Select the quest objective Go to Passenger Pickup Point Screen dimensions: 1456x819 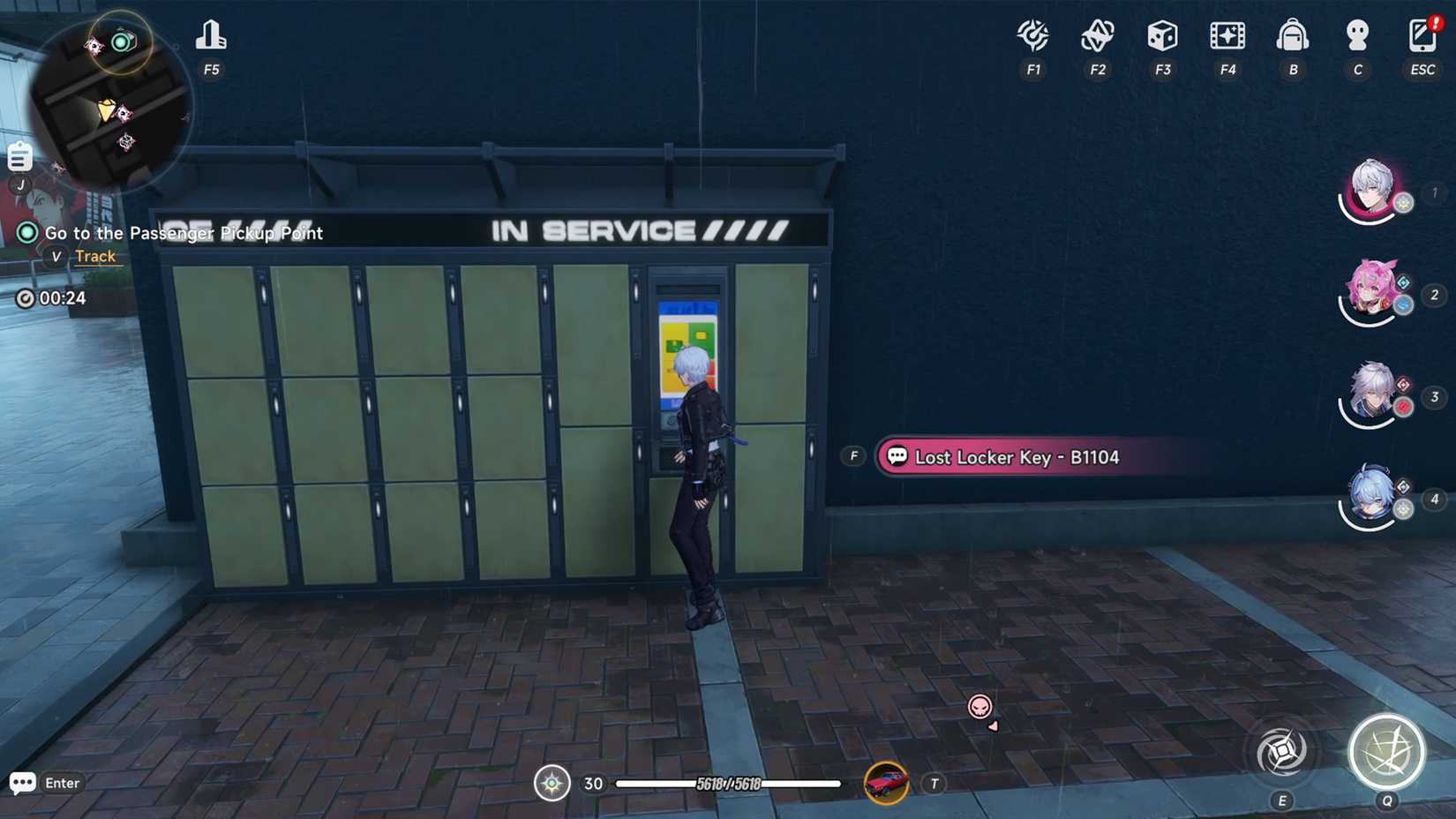pyautogui.click(x=184, y=233)
